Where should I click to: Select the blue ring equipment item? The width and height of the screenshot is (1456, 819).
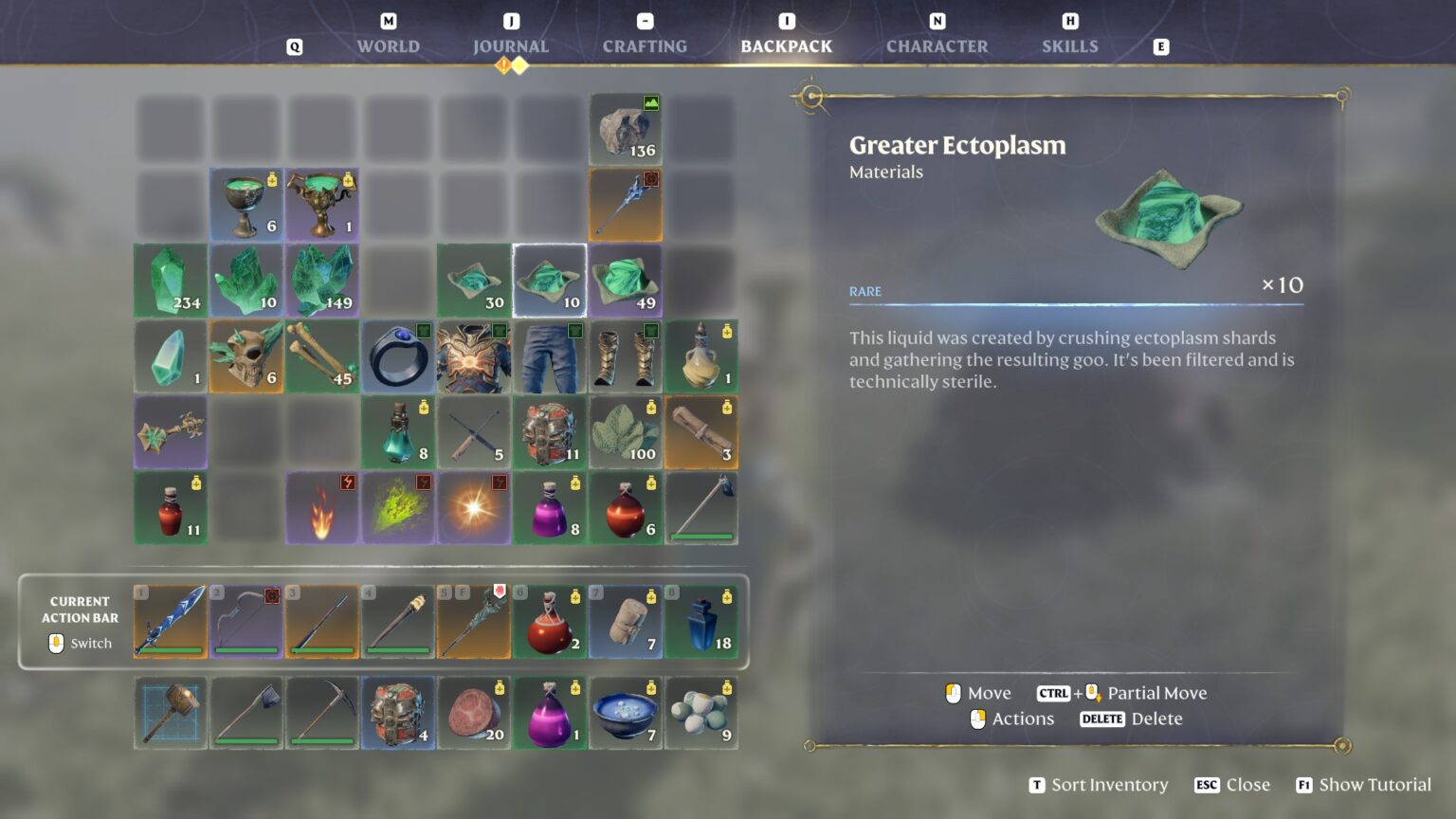398,355
